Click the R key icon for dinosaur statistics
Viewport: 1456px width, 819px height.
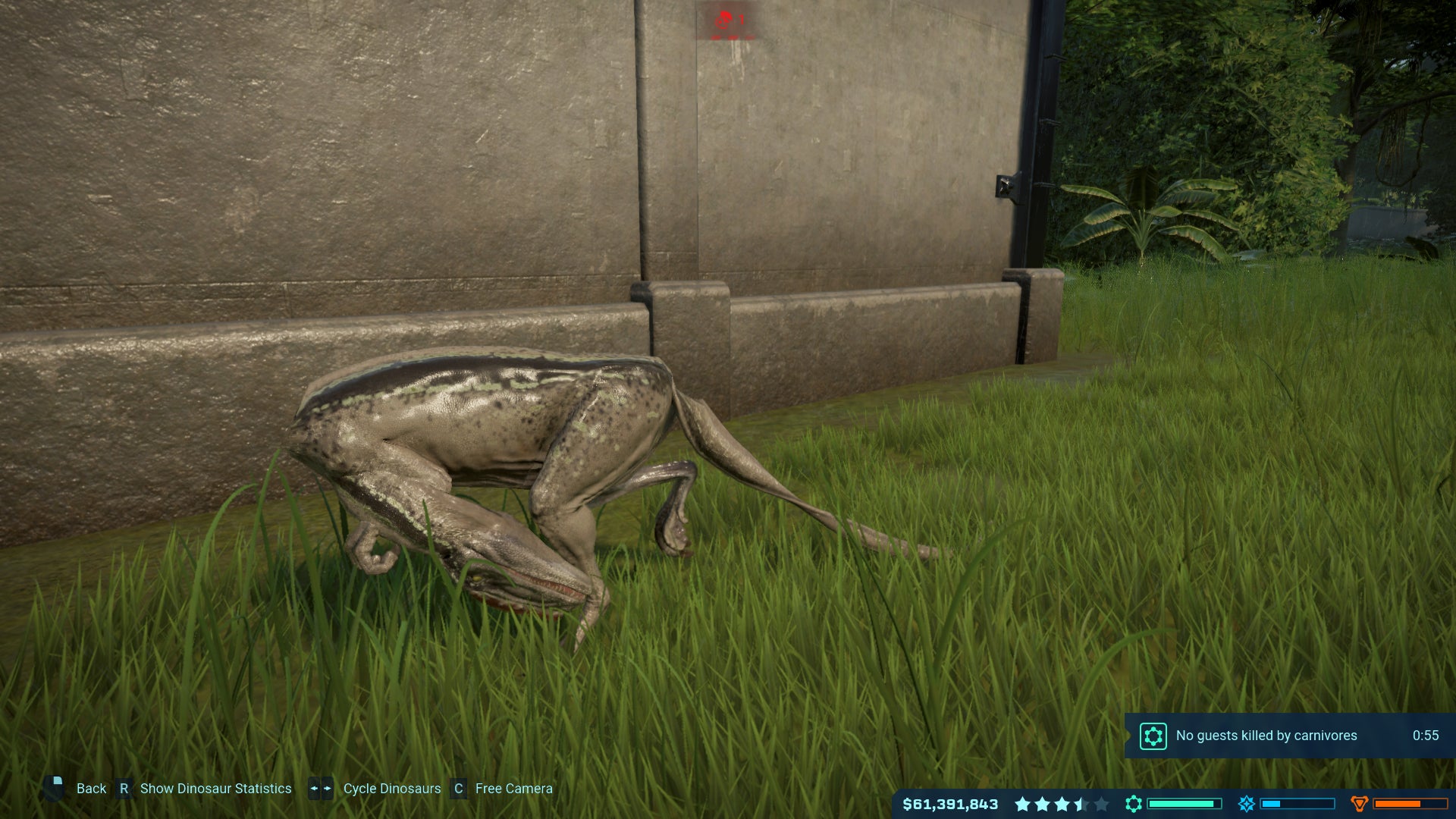point(124,788)
